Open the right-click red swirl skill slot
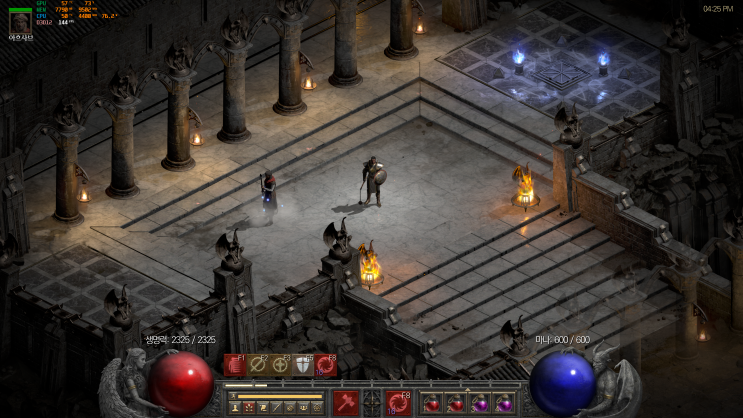743x418 pixels. click(397, 403)
